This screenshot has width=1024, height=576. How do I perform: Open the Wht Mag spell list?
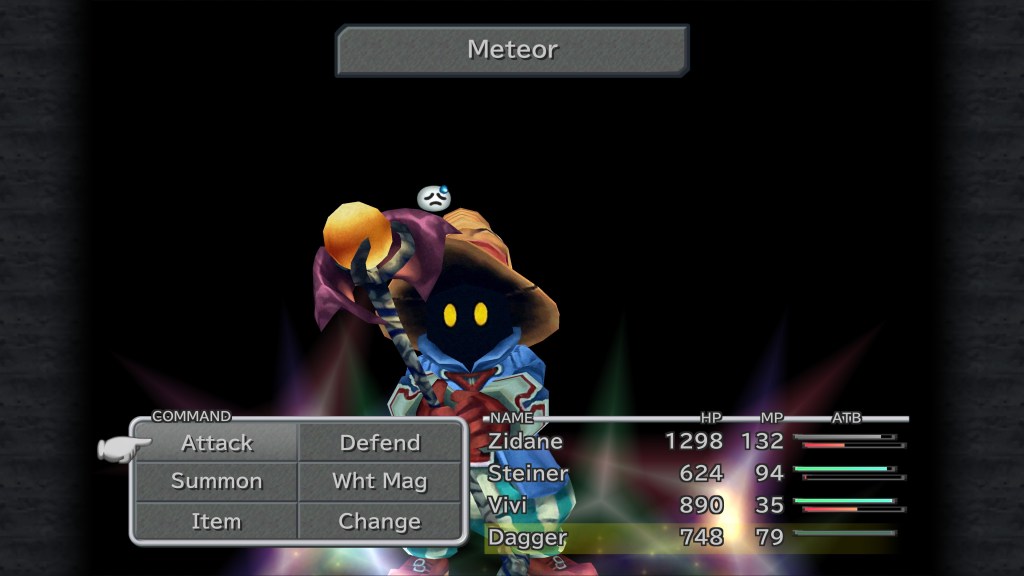click(x=380, y=481)
